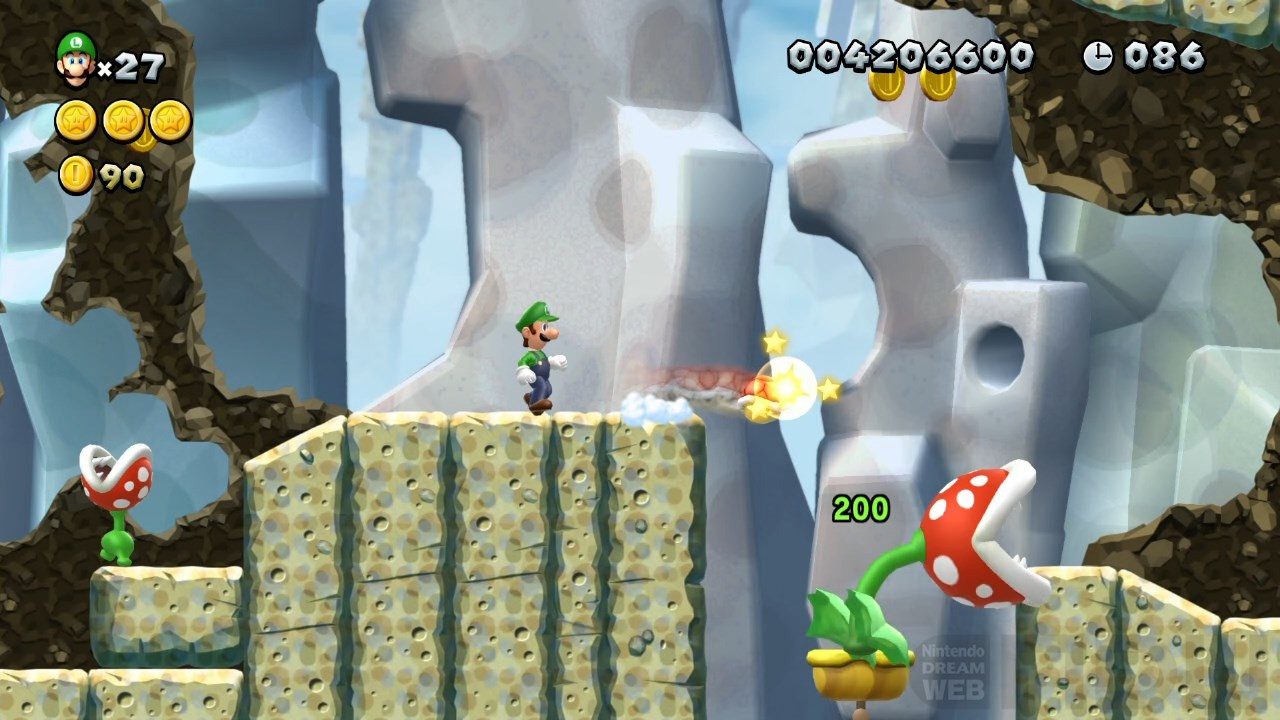Click the gold coin counter icon

(76, 175)
